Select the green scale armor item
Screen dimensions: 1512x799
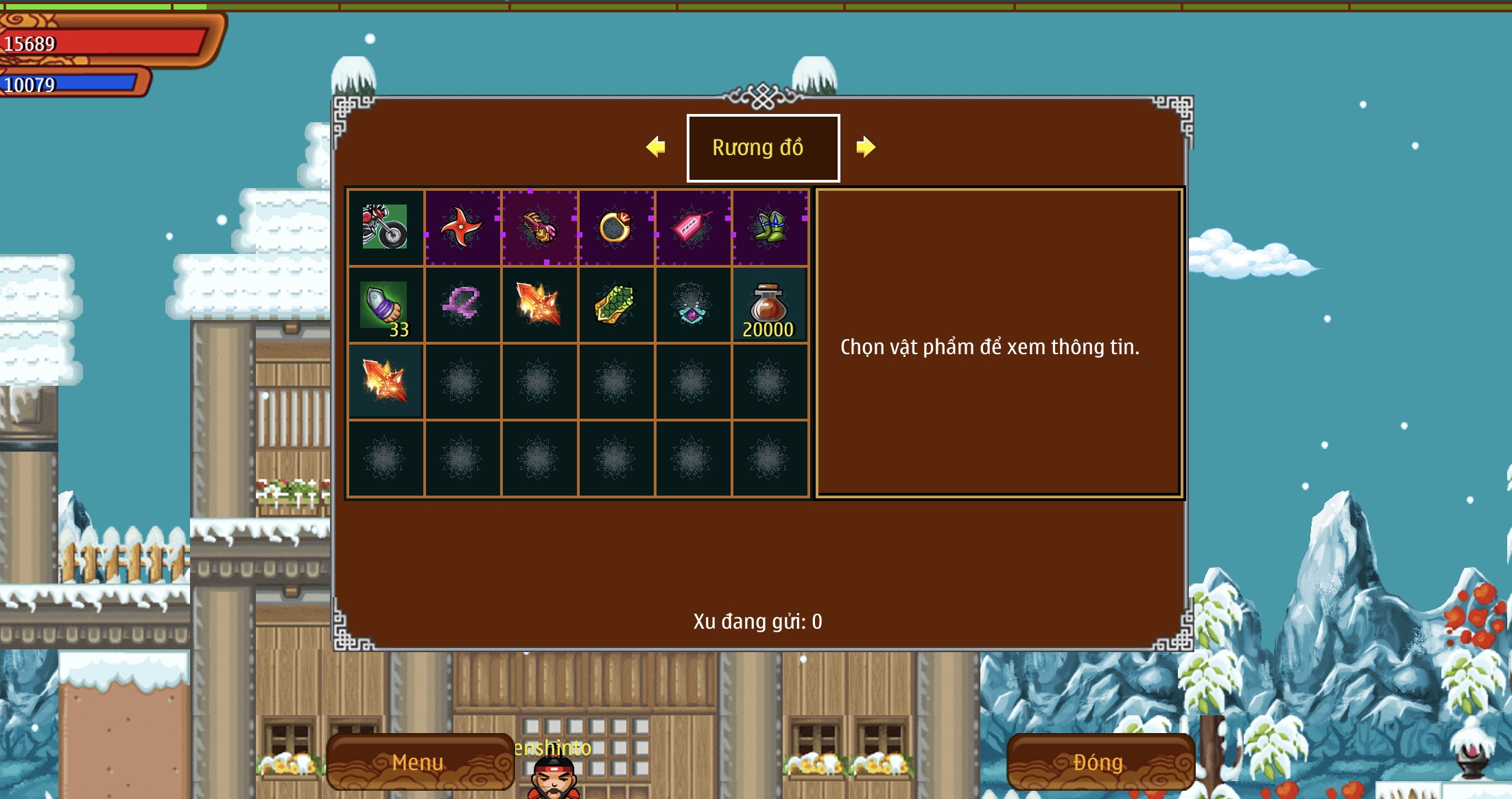pyautogui.click(x=615, y=305)
